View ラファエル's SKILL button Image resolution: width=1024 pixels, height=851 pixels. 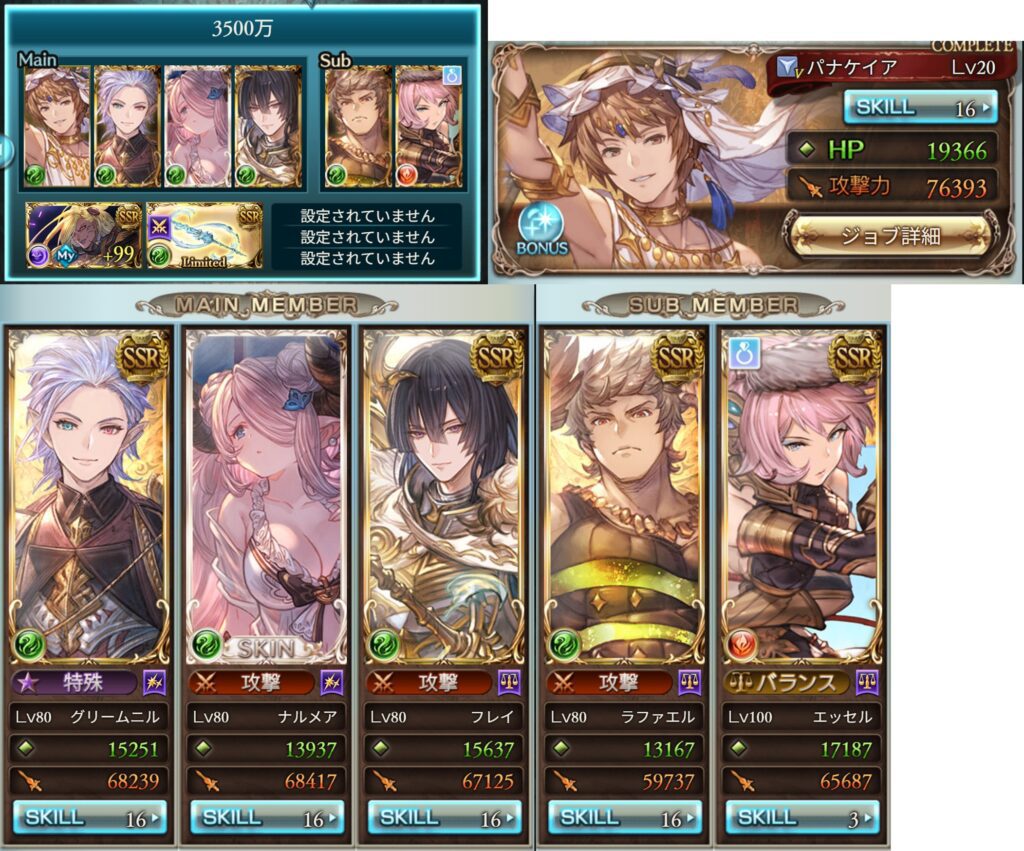coord(624,817)
